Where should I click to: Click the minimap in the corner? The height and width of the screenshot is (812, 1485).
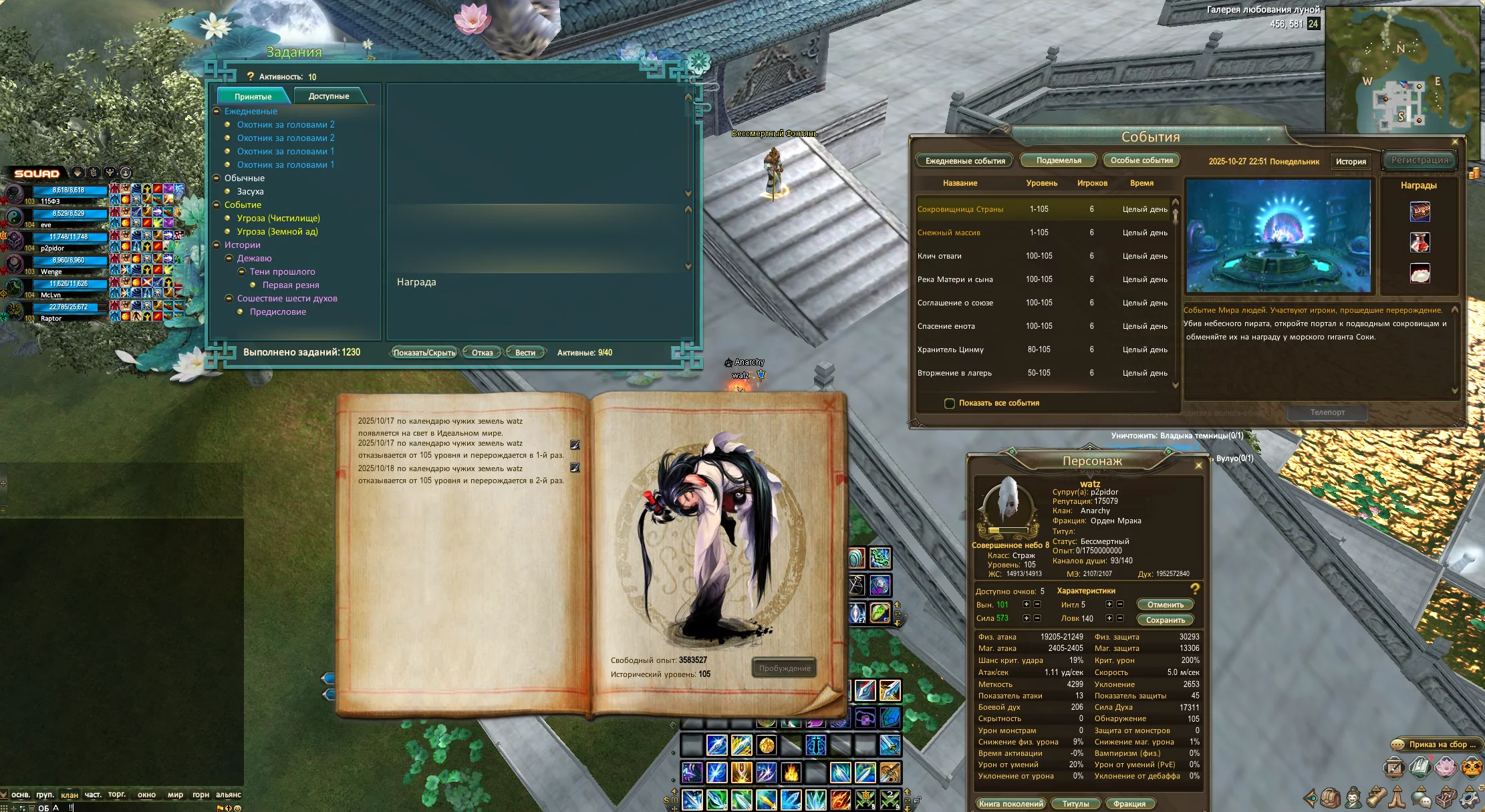1401,70
